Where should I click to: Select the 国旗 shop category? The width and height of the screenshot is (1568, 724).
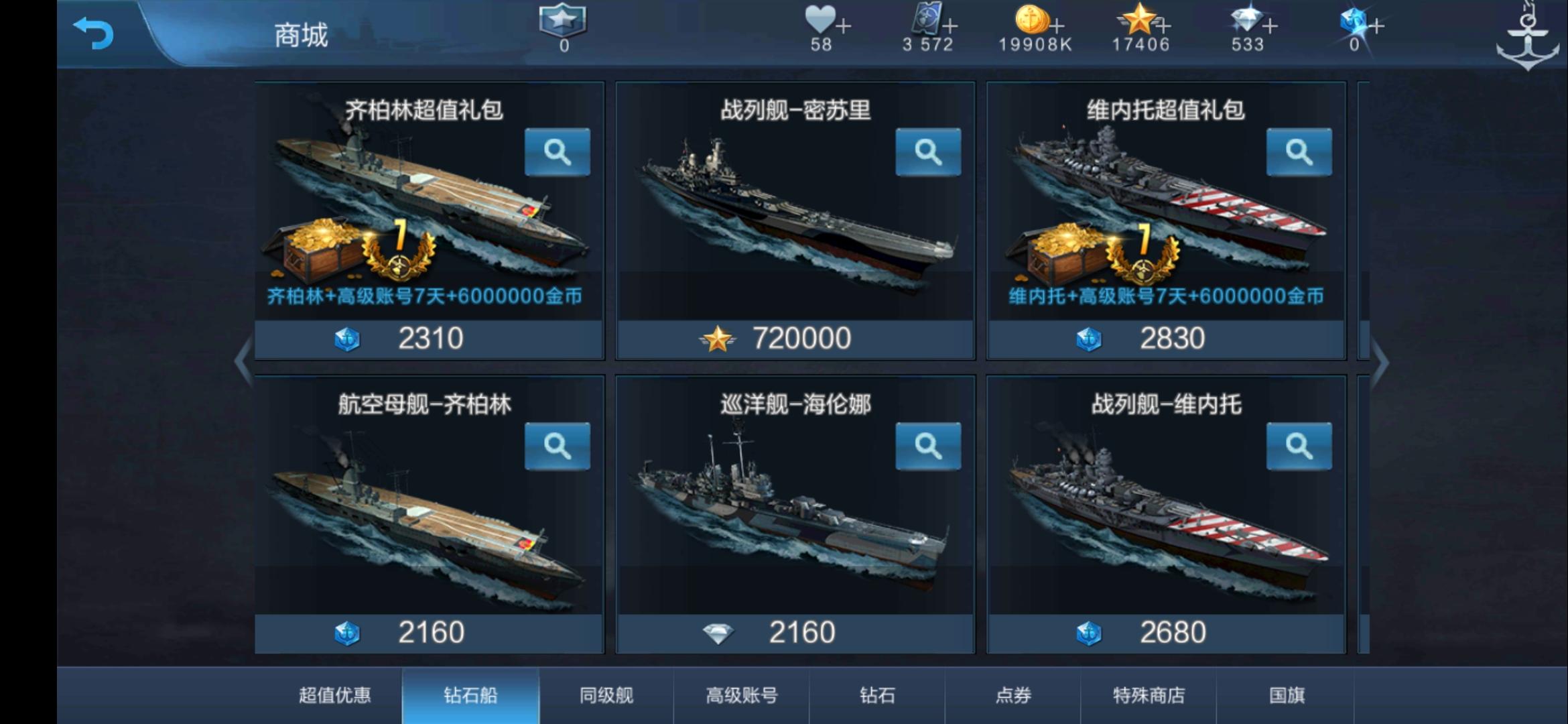tap(1287, 696)
